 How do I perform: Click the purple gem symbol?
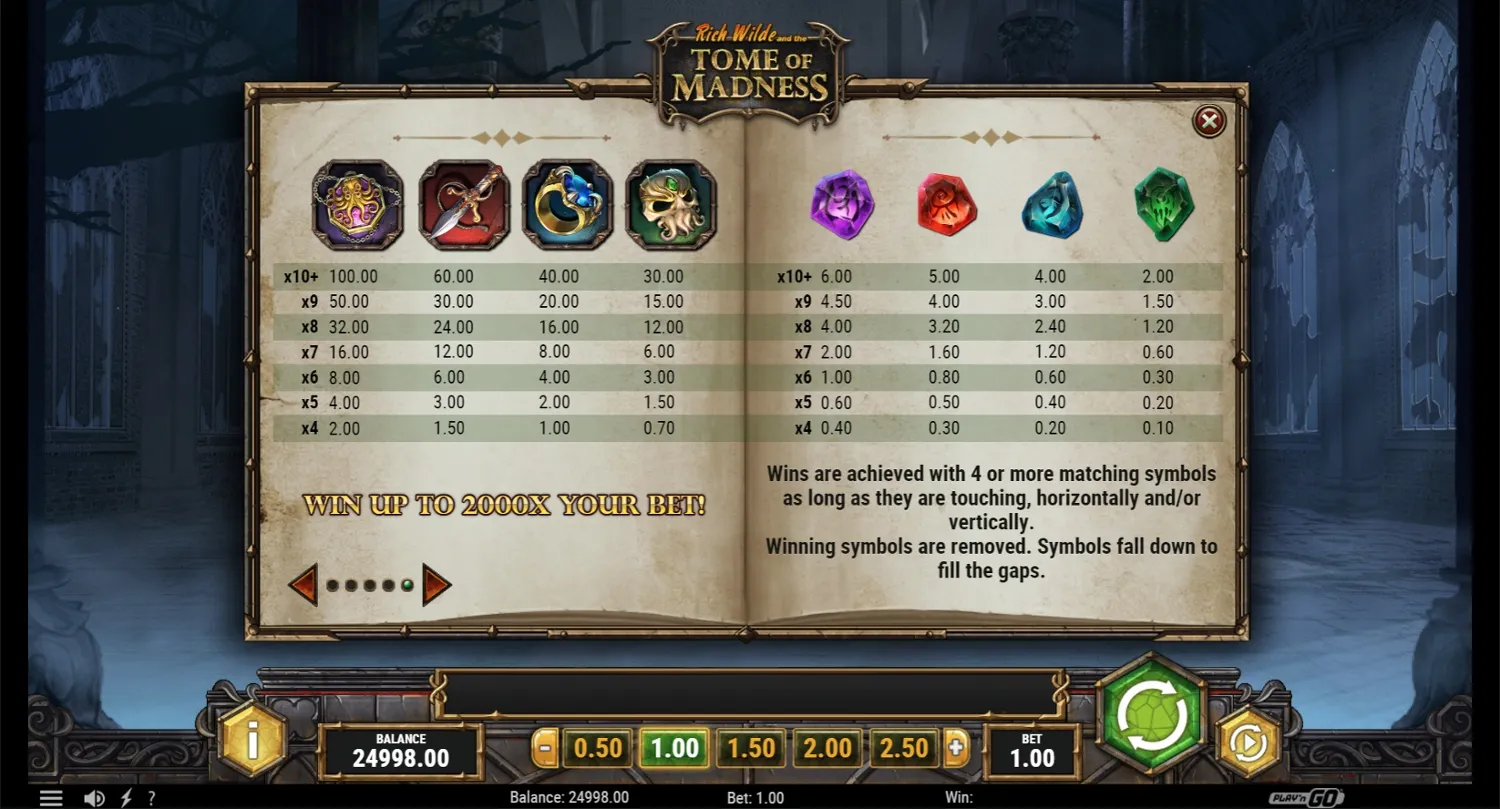pyautogui.click(x=843, y=205)
